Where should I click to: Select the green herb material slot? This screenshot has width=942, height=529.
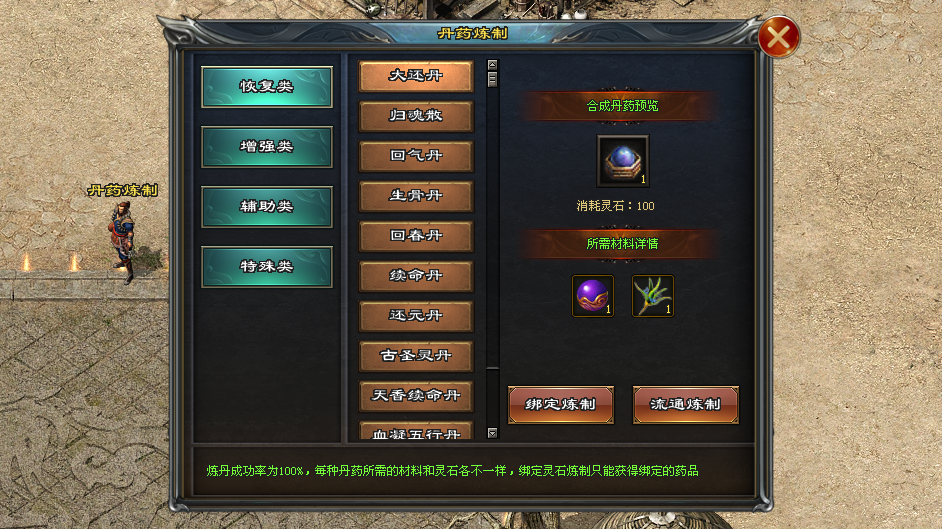tap(652, 297)
